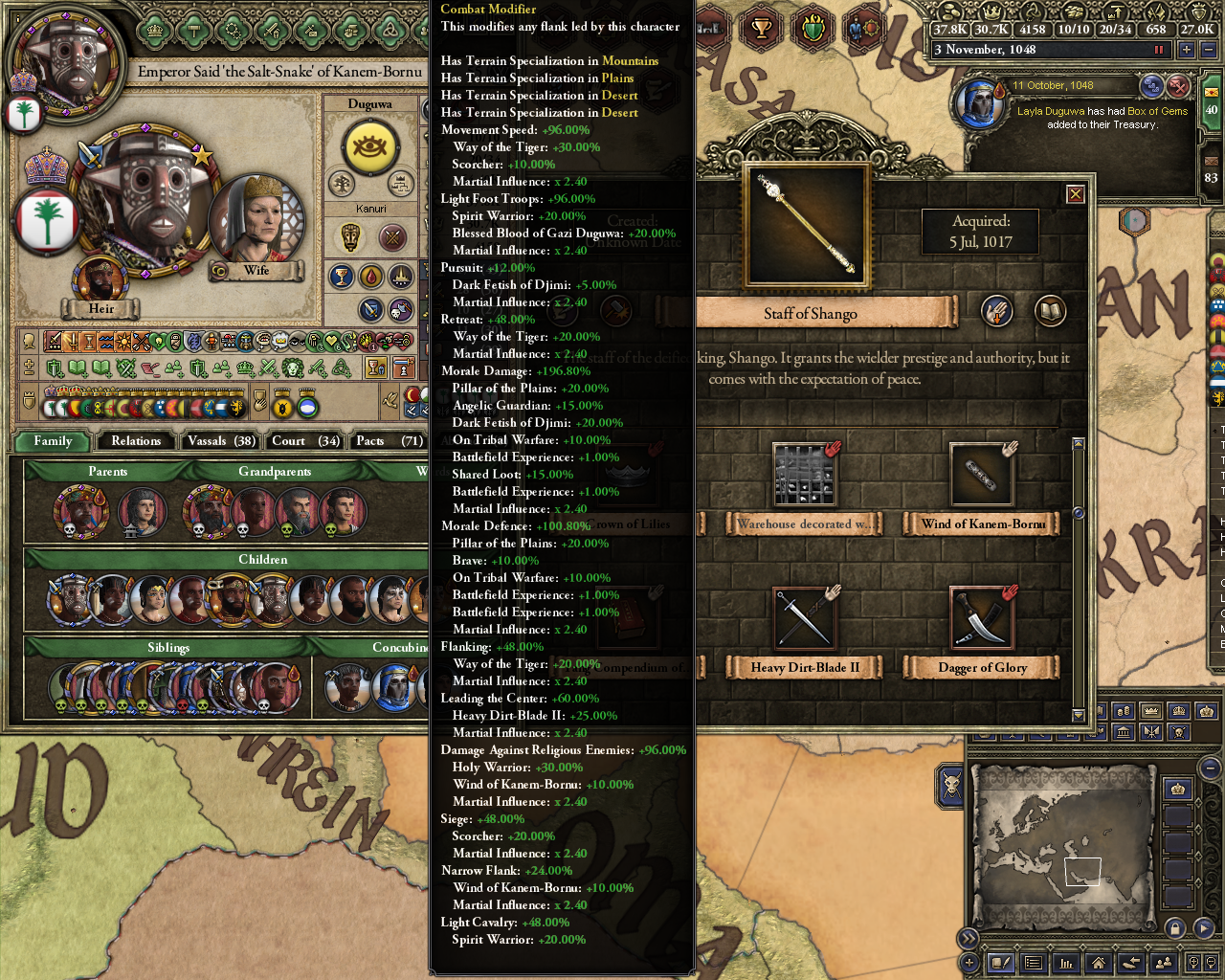
Task: Click the gold coins icon in the top bar
Action: pyautogui.click(x=950, y=11)
